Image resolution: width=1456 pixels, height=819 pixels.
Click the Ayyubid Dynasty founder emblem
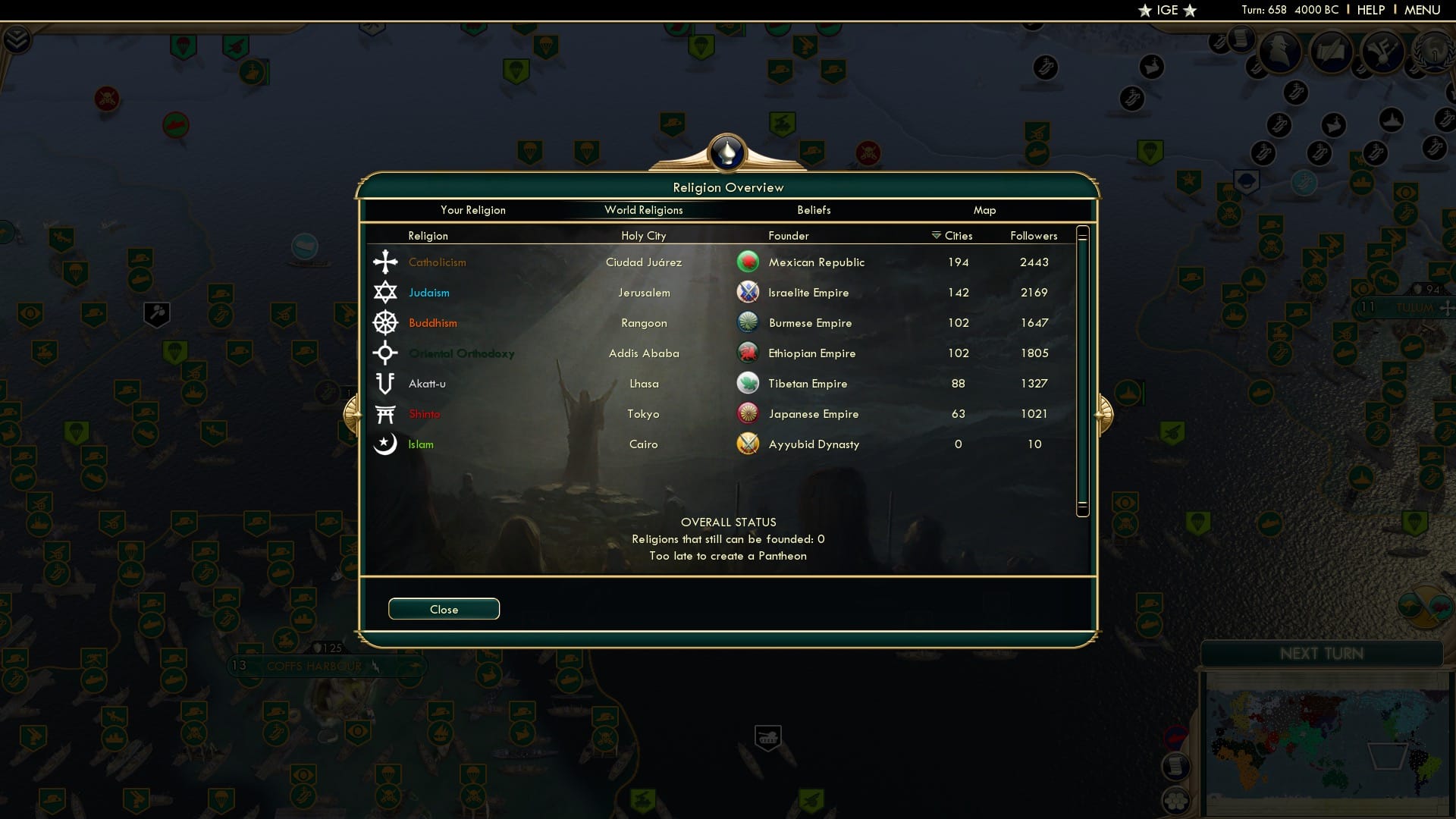tap(749, 444)
